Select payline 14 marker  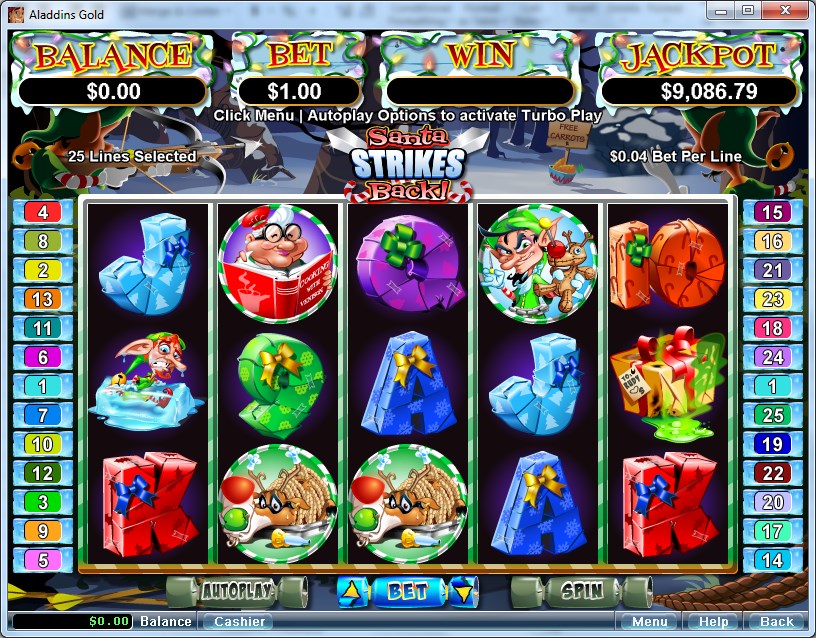(771, 560)
